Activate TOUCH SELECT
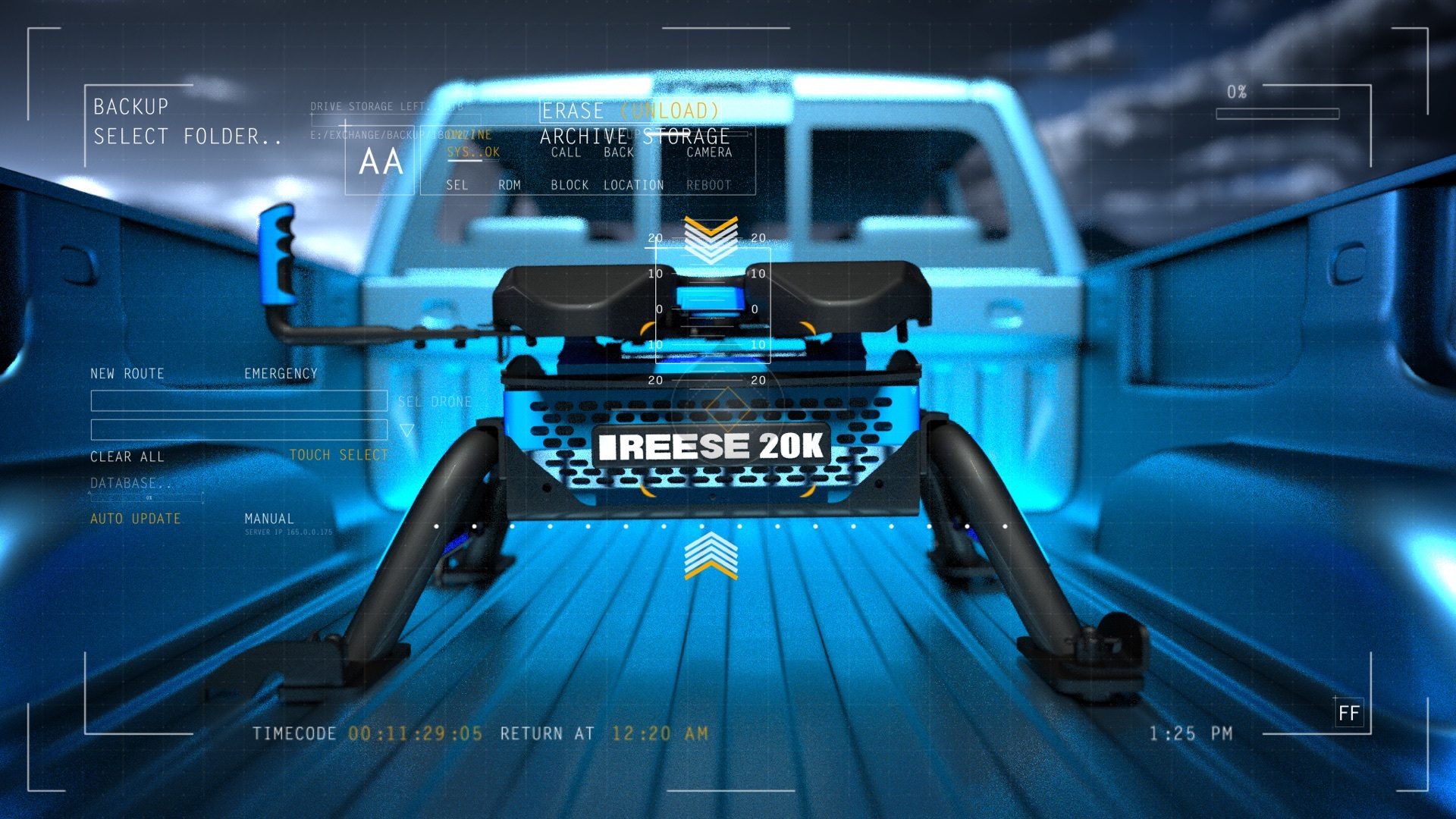Image resolution: width=1456 pixels, height=819 pixels. click(x=338, y=455)
